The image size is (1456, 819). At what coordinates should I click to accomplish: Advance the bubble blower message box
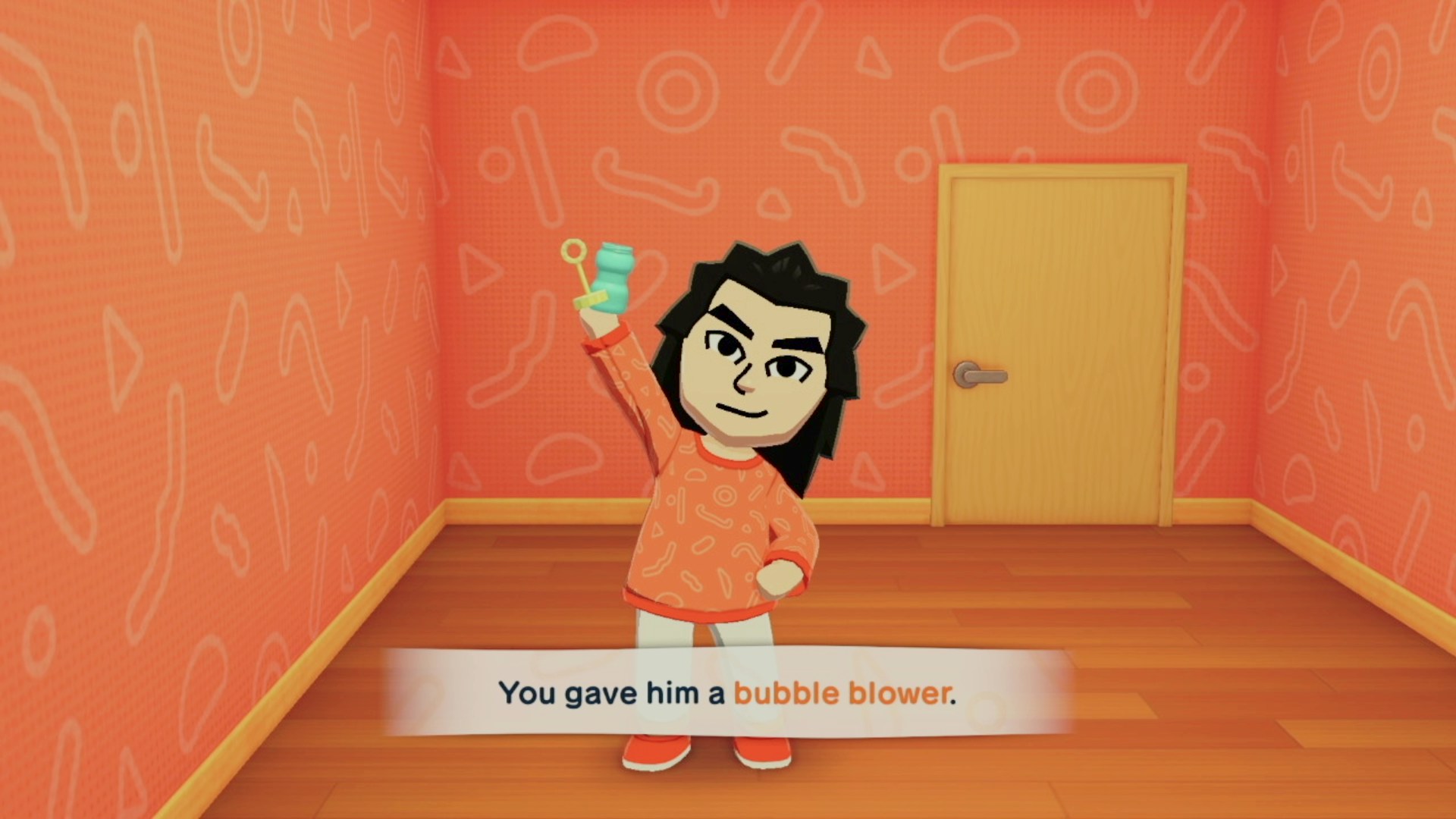726,693
